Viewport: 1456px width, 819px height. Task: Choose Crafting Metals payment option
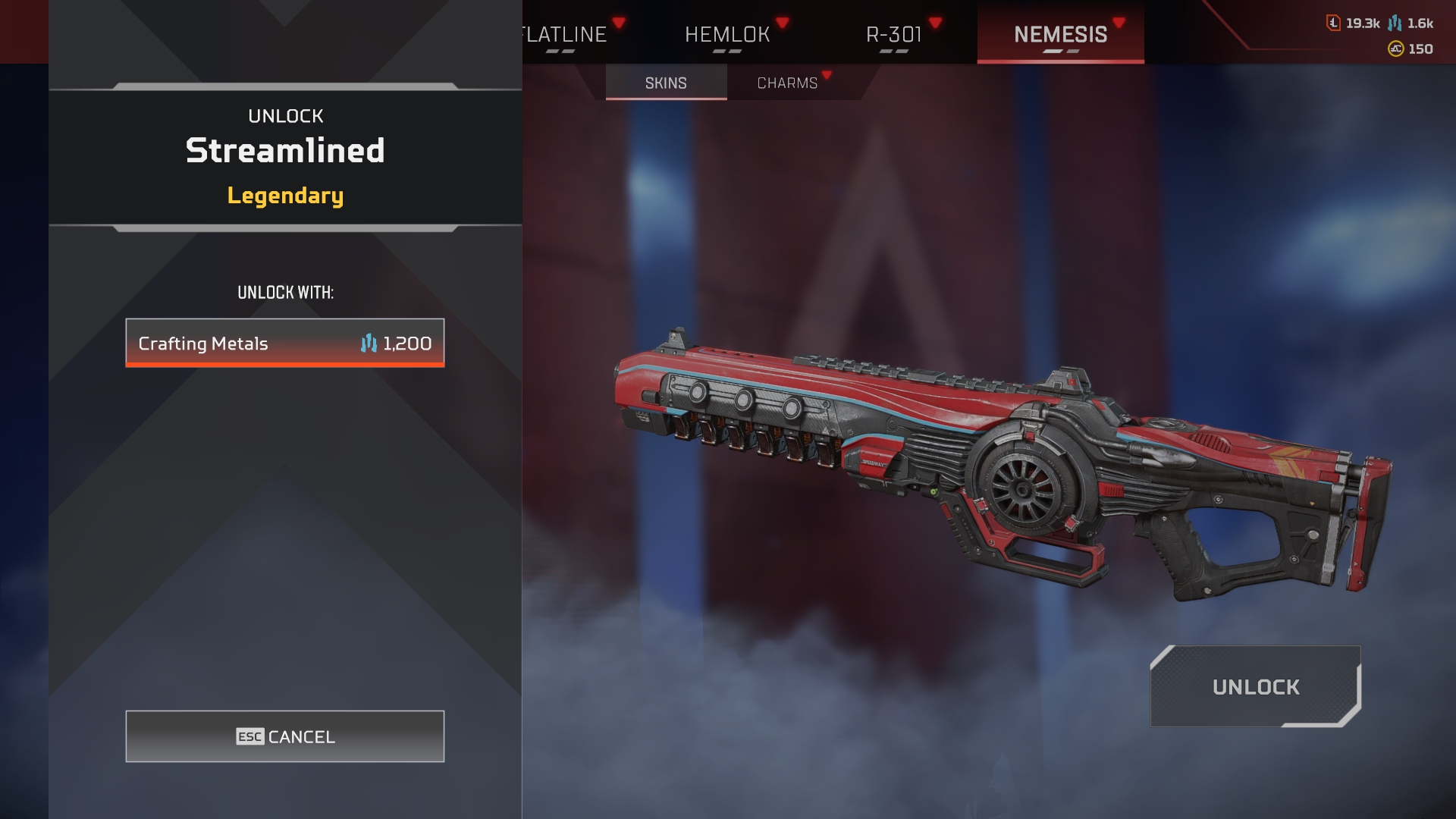285,344
